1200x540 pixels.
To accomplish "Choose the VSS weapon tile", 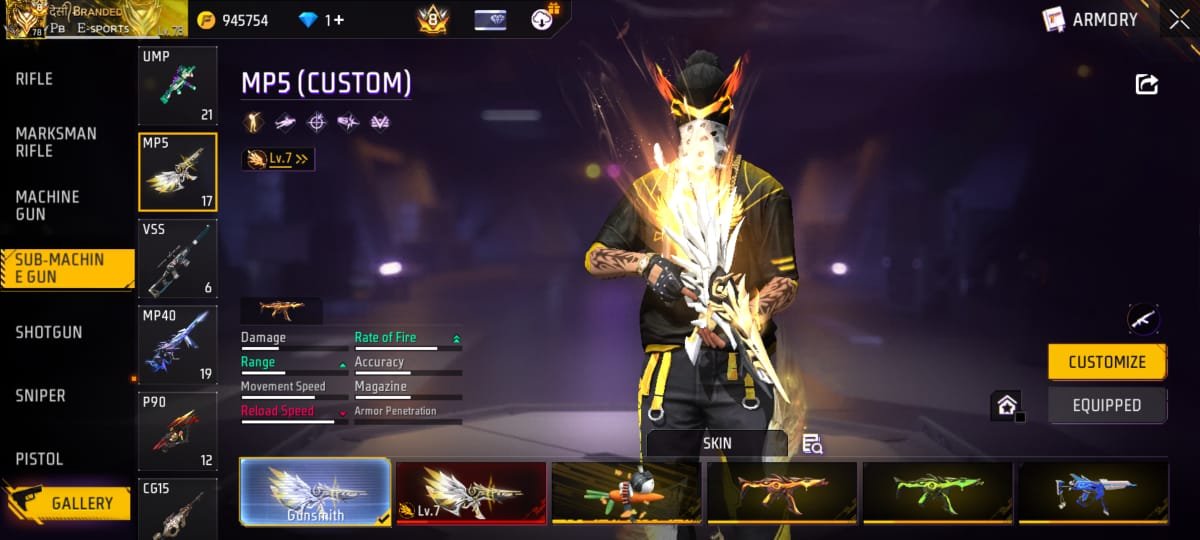I will (177, 259).
